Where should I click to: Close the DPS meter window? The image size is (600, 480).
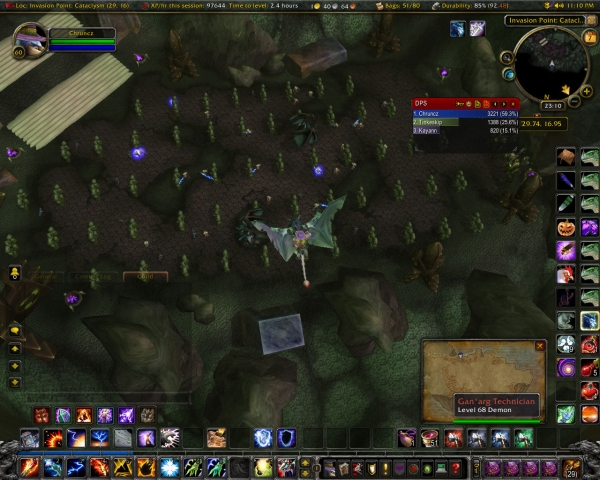514,103
